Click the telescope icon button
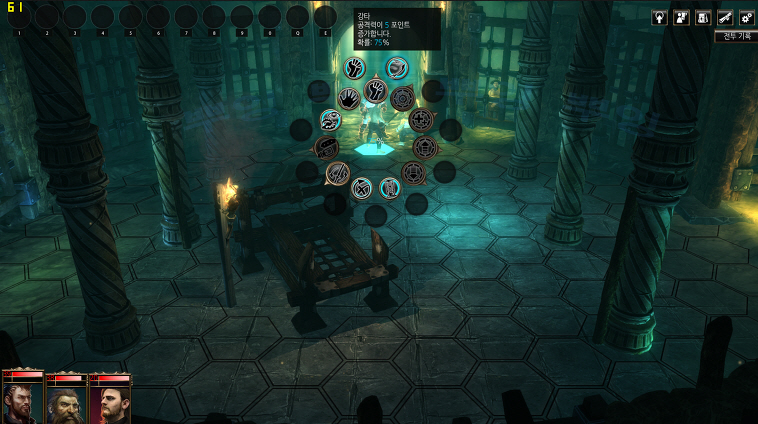 [x=724, y=17]
